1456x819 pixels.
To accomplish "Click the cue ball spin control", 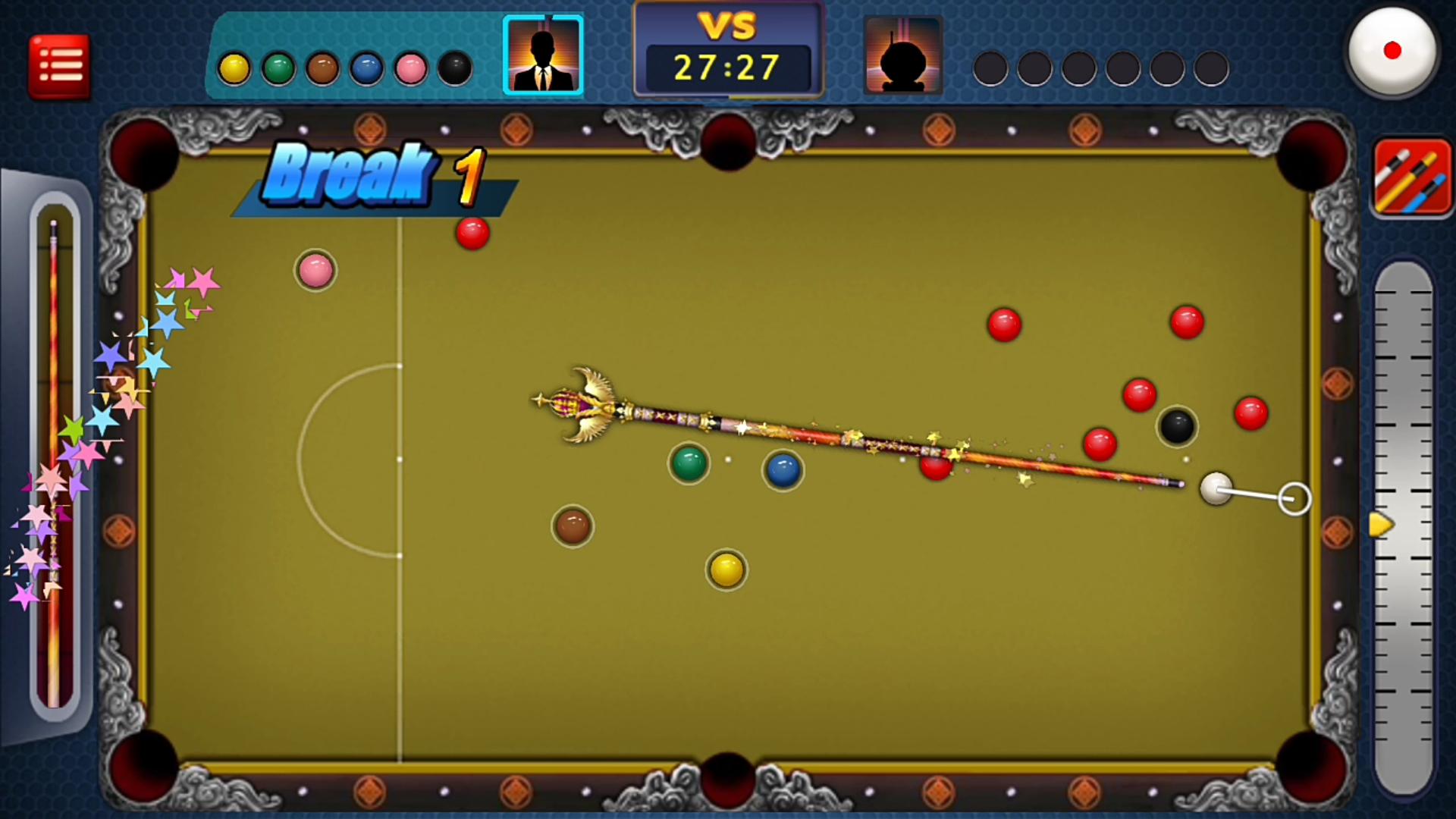I will click(1394, 50).
